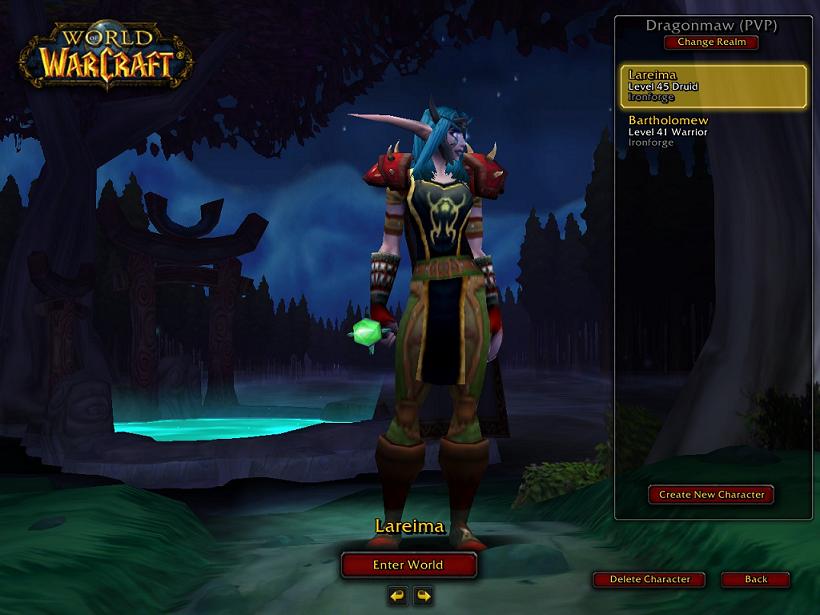Image resolution: width=820 pixels, height=615 pixels.
Task: Select the Lareima druid character
Action: click(713, 87)
